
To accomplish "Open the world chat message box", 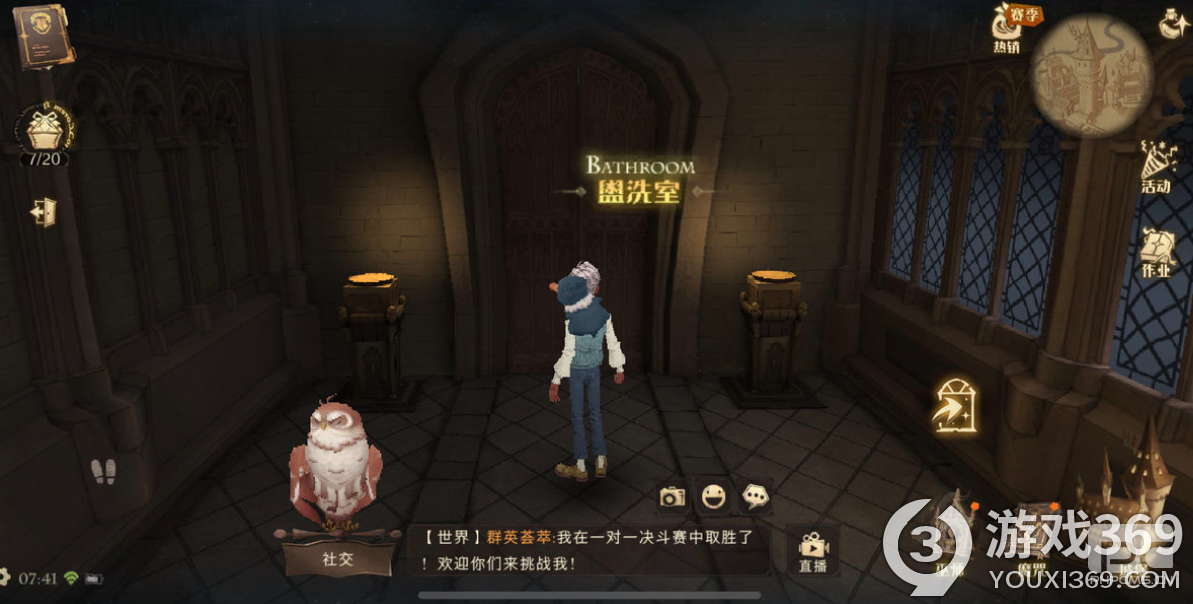I will coord(590,550).
